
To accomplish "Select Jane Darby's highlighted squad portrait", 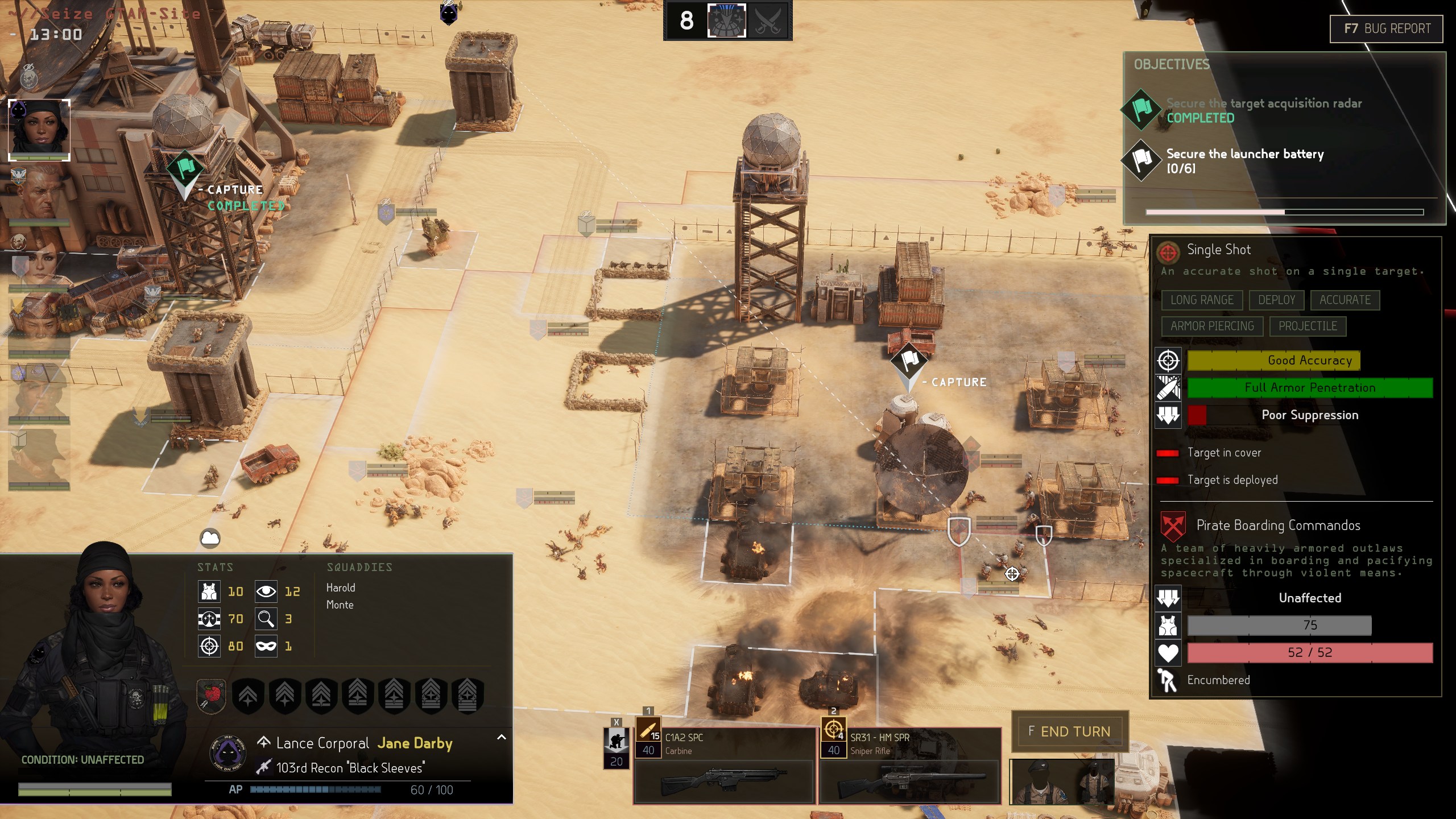I will 39,130.
